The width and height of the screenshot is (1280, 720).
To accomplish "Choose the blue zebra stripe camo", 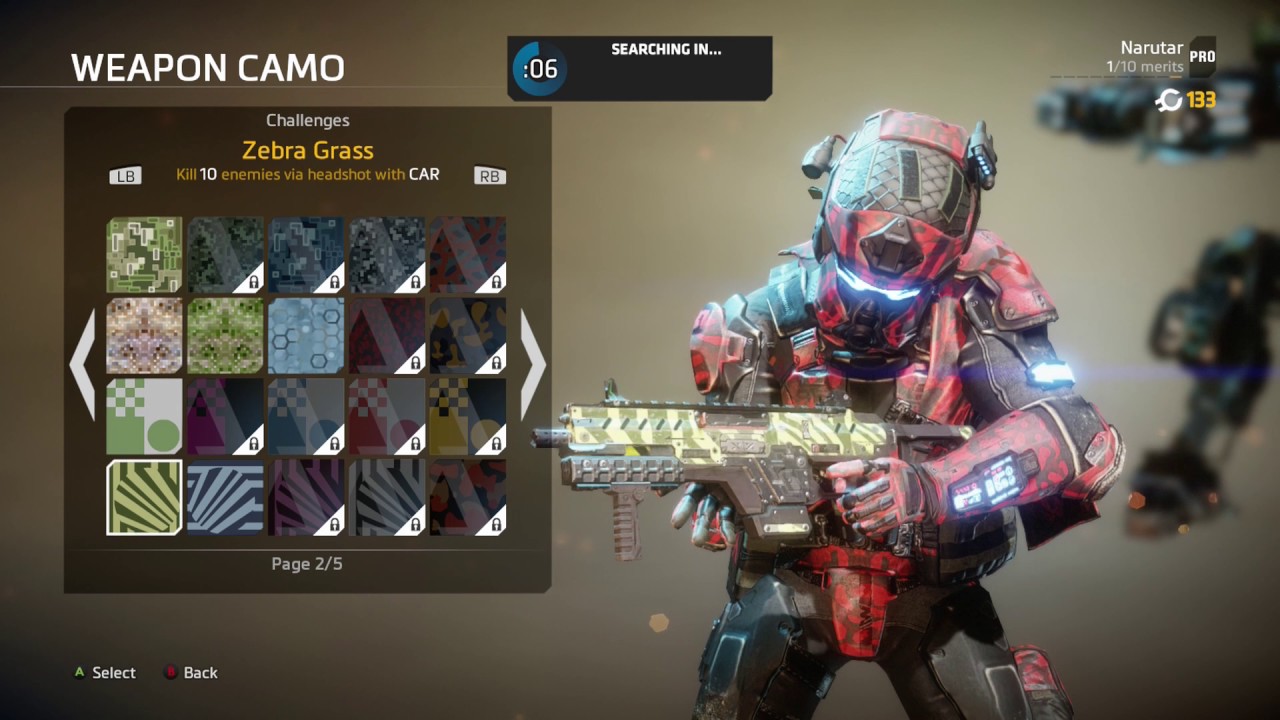I will tap(225, 497).
